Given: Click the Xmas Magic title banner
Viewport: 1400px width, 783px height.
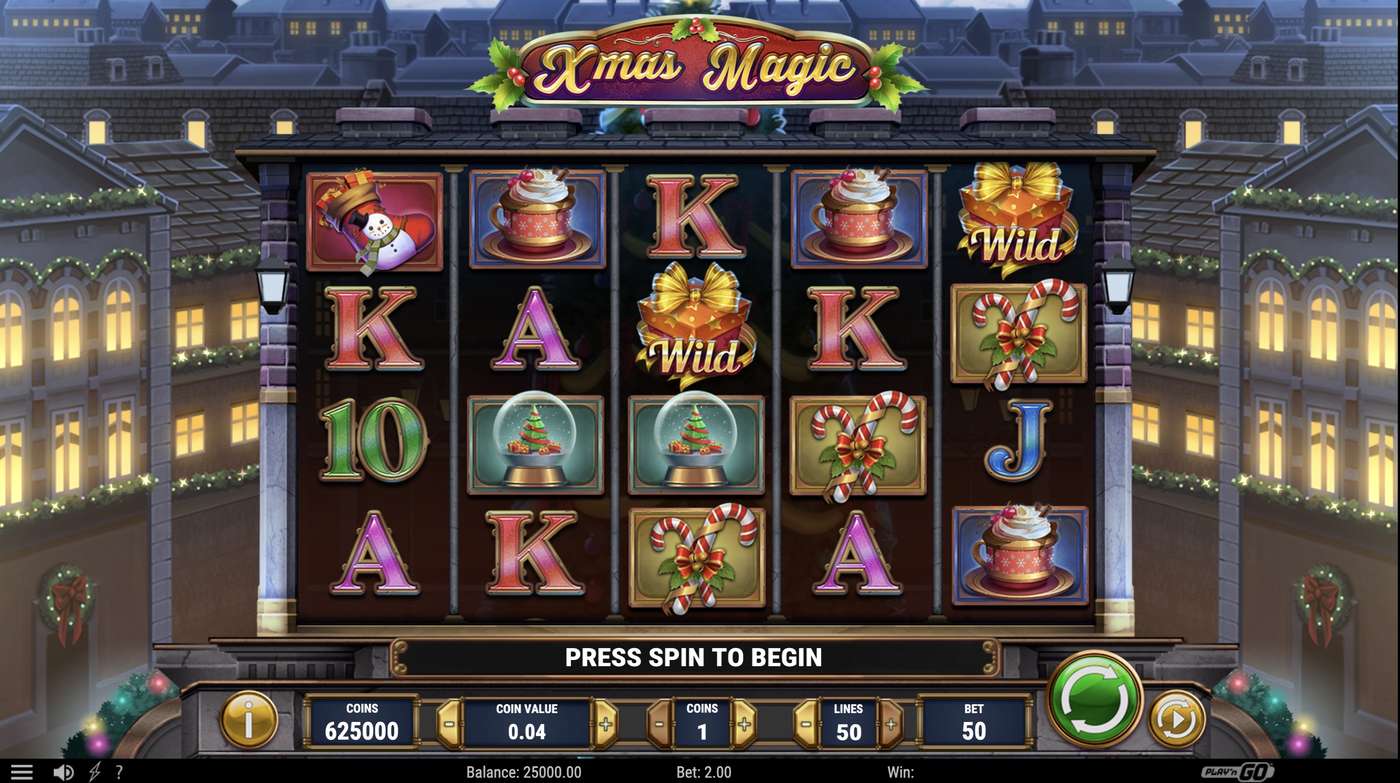Looking at the screenshot, I should (x=700, y=62).
